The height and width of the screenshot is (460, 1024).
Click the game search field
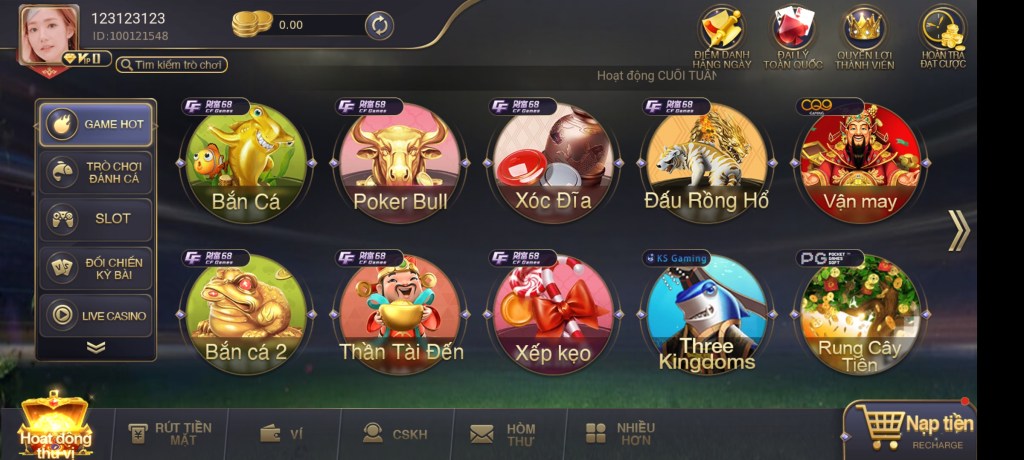coord(172,65)
